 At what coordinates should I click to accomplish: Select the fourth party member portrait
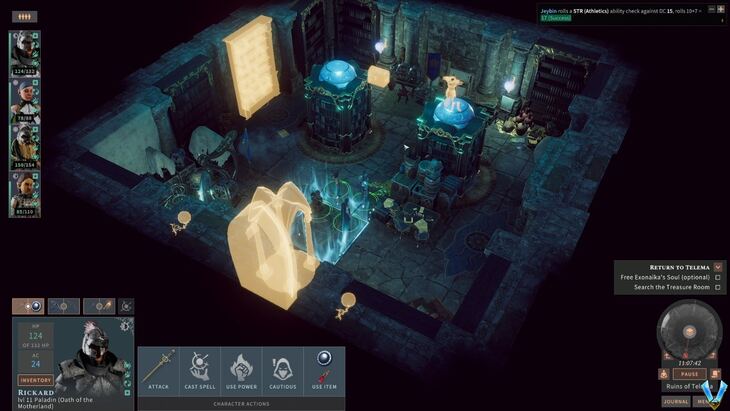pyautogui.click(x=24, y=190)
